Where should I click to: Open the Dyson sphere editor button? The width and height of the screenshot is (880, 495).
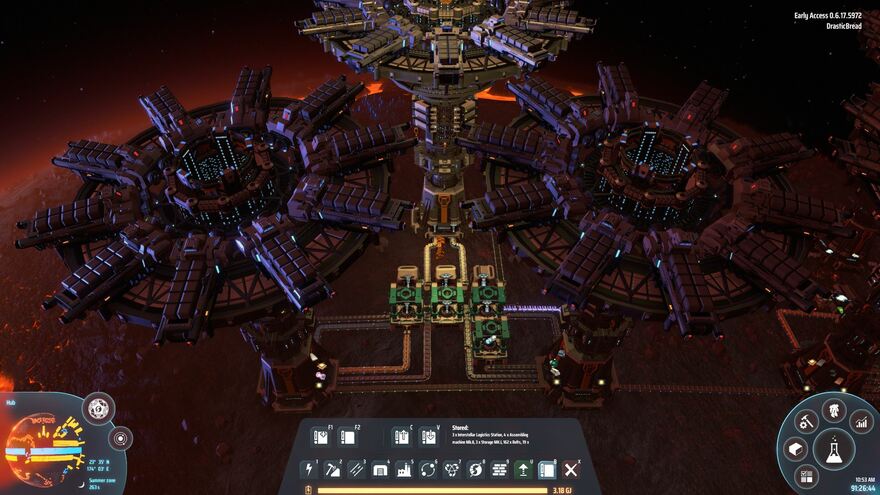click(x=98, y=408)
